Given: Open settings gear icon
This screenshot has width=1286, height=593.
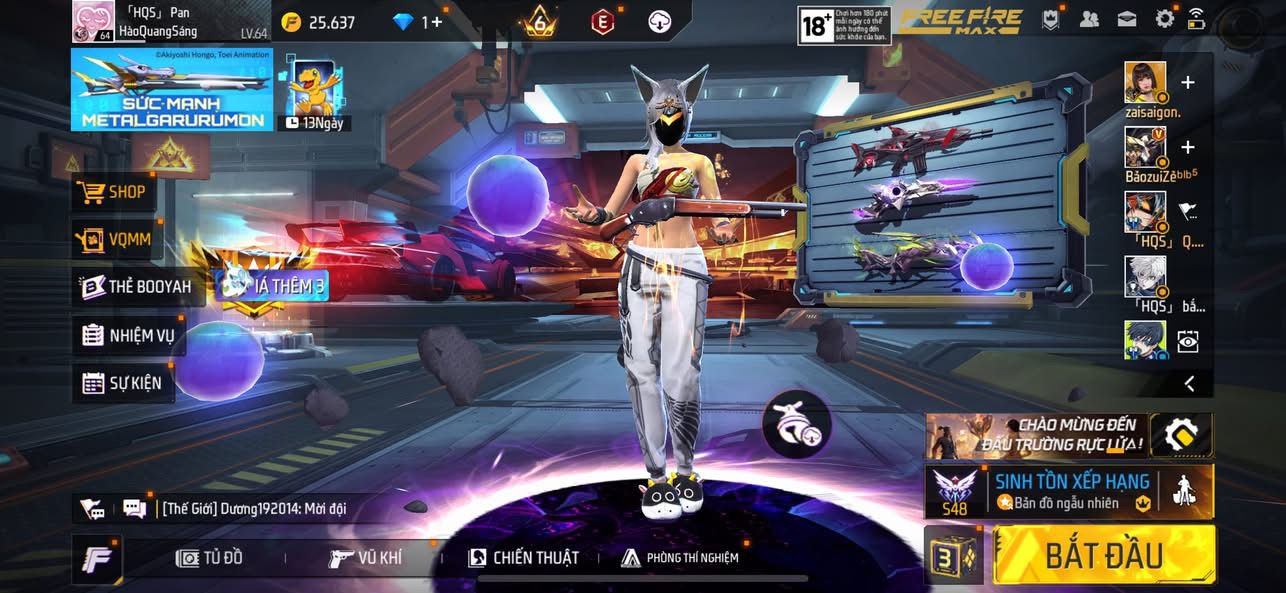Looking at the screenshot, I should 1164,19.
